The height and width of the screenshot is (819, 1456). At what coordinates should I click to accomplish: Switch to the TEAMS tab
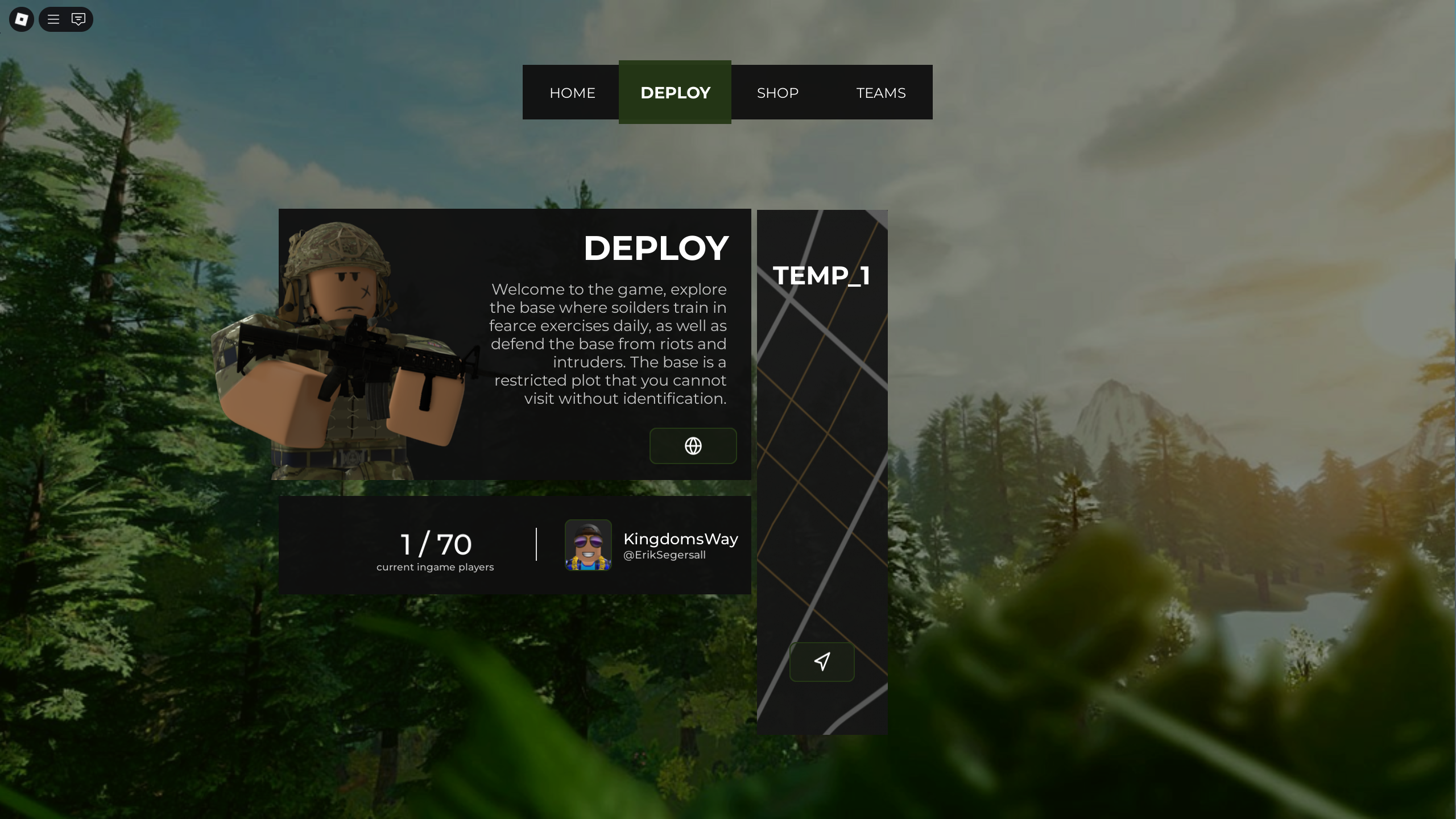point(880,92)
